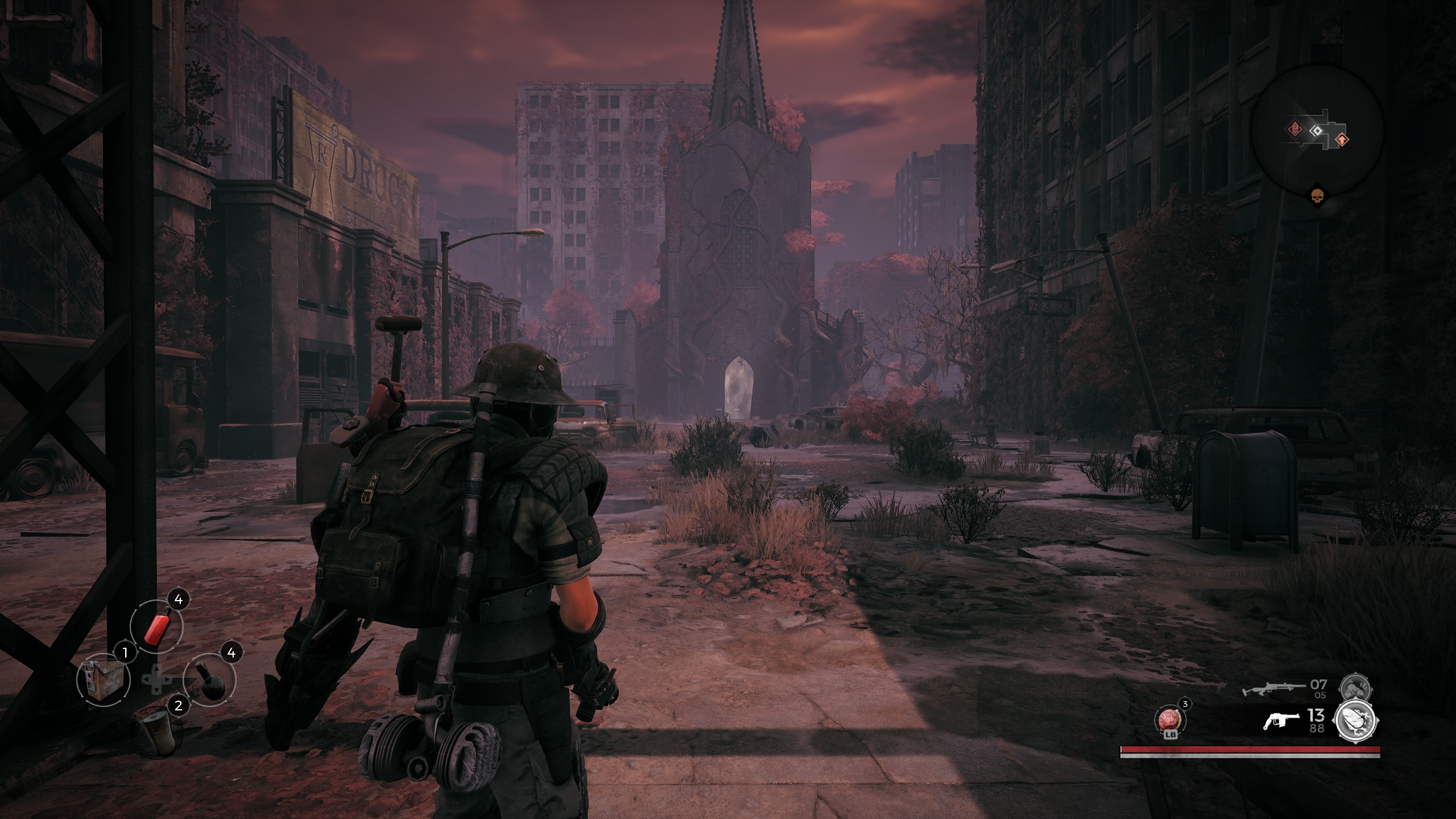Click the red crystal marker on minimap
The width and height of the screenshot is (1456, 819).
point(1294,129)
